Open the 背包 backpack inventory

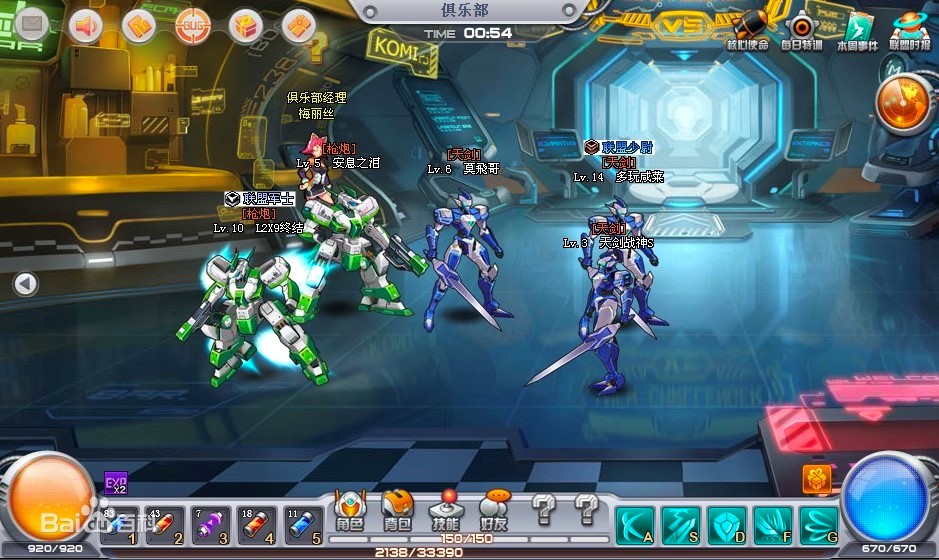(x=398, y=511)
